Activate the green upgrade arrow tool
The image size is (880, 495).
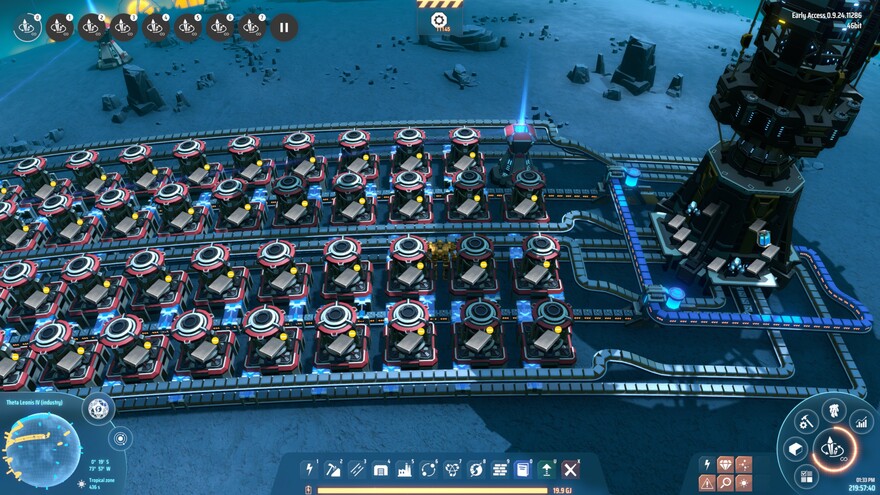(547, 469)
